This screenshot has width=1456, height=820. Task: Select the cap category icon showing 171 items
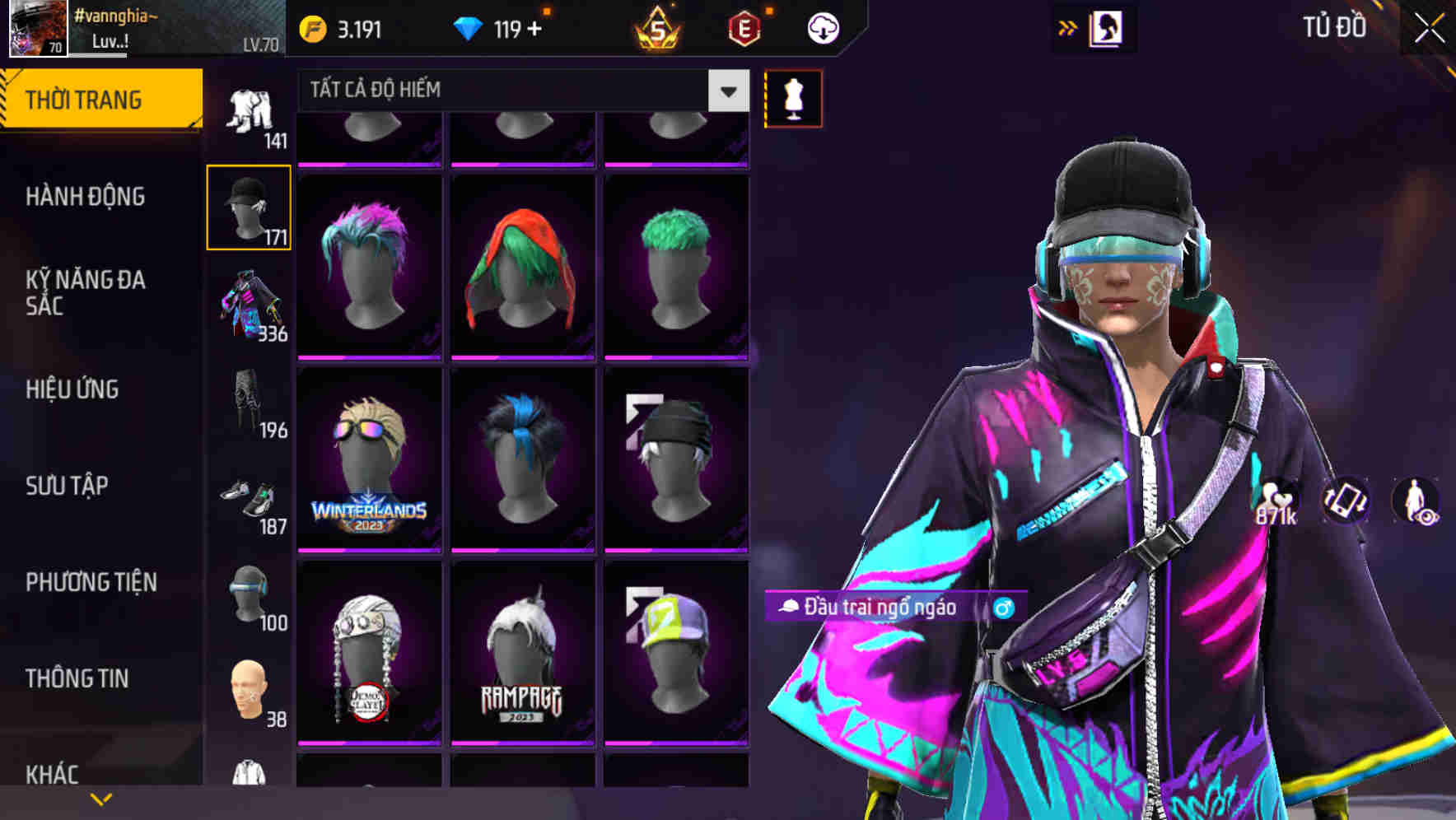click(250, 206)
